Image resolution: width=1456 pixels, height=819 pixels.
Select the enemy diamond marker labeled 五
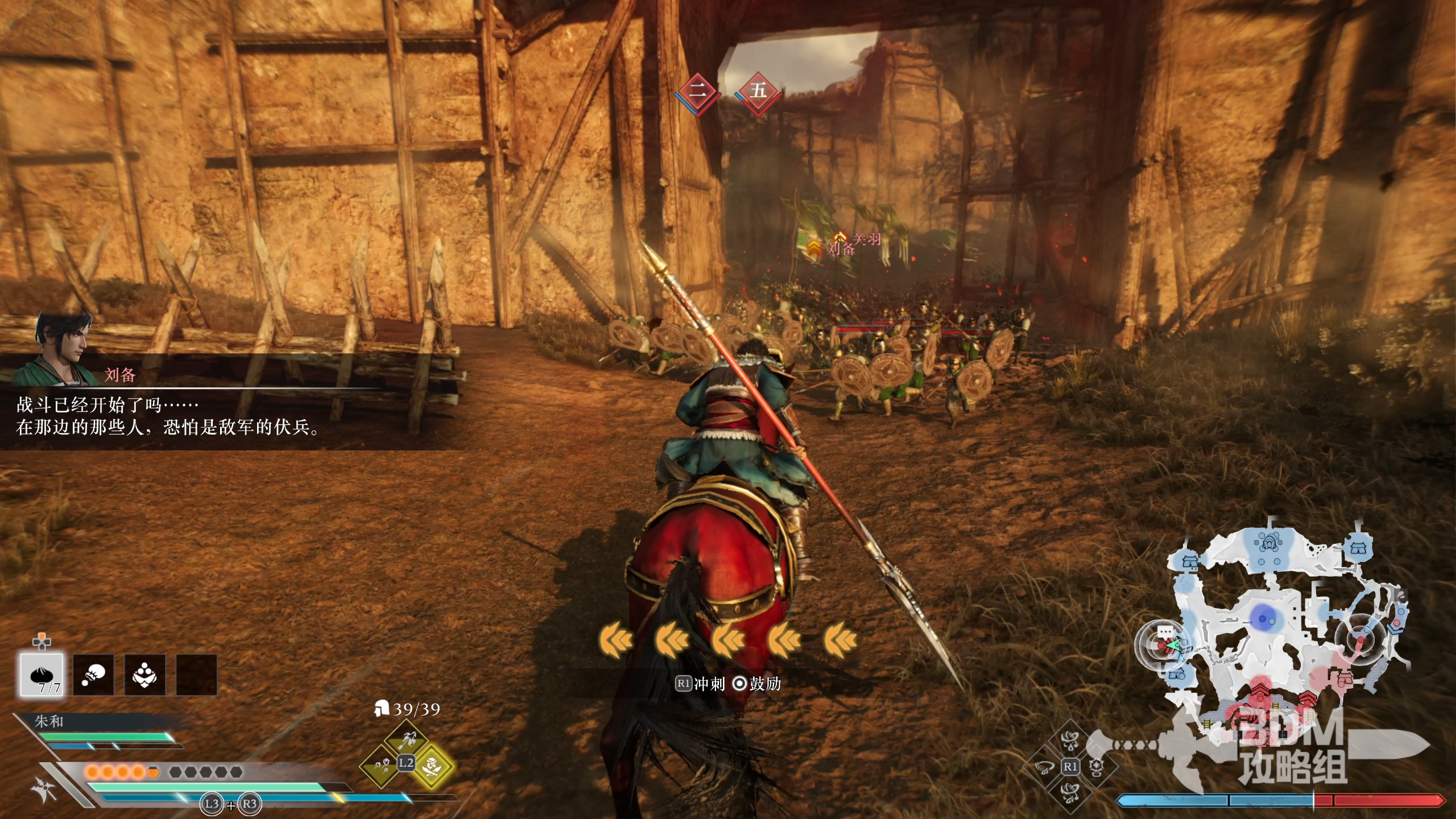point(758,91)
